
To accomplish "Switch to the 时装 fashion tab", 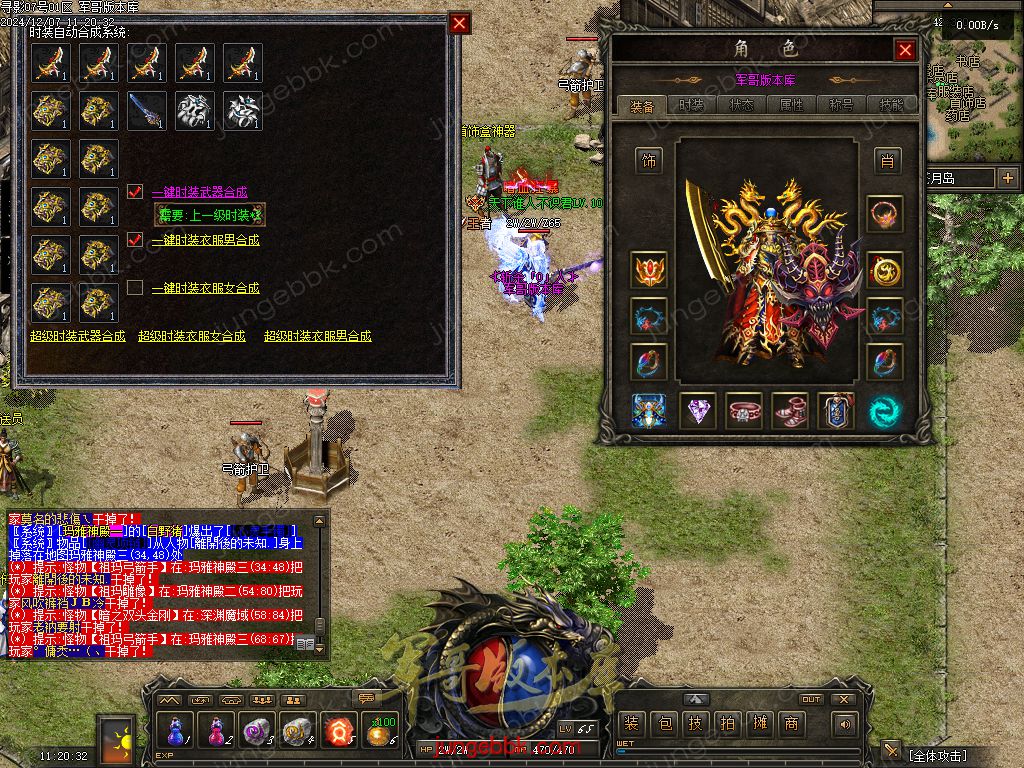I will (691, 105).
